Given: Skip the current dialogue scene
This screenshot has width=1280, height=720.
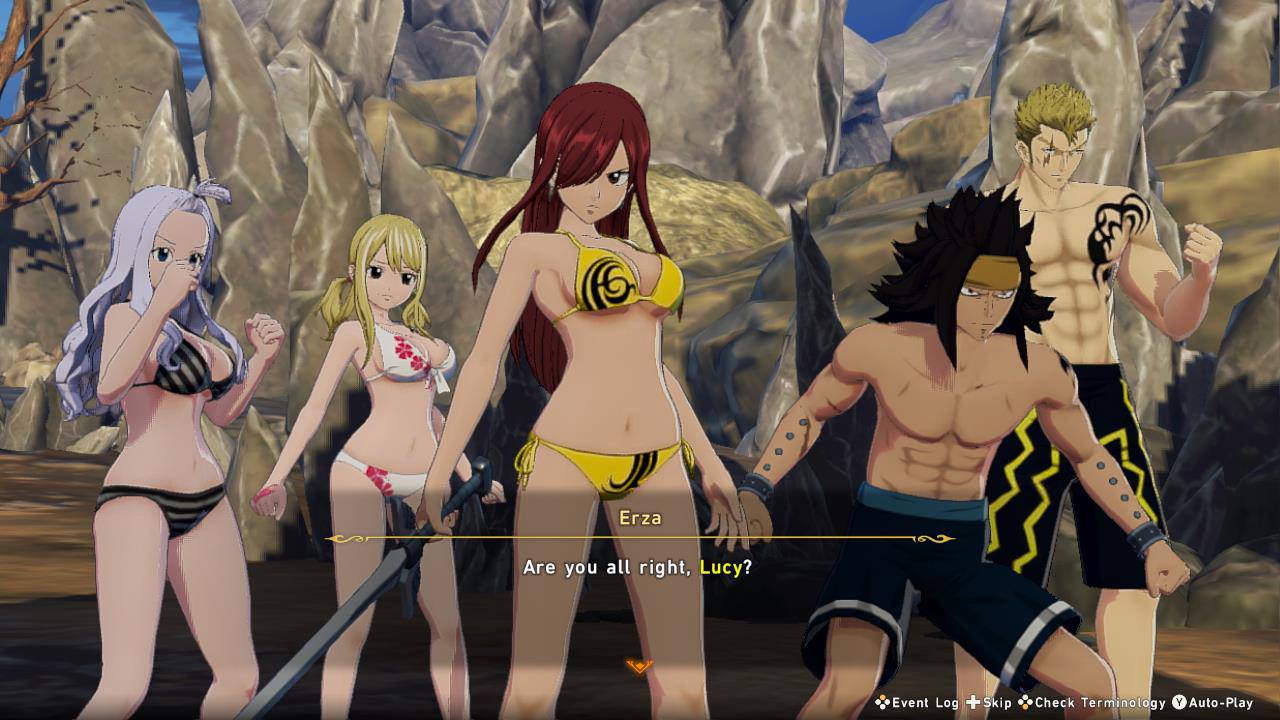Looking at the screenshot, I should point(997,703).
